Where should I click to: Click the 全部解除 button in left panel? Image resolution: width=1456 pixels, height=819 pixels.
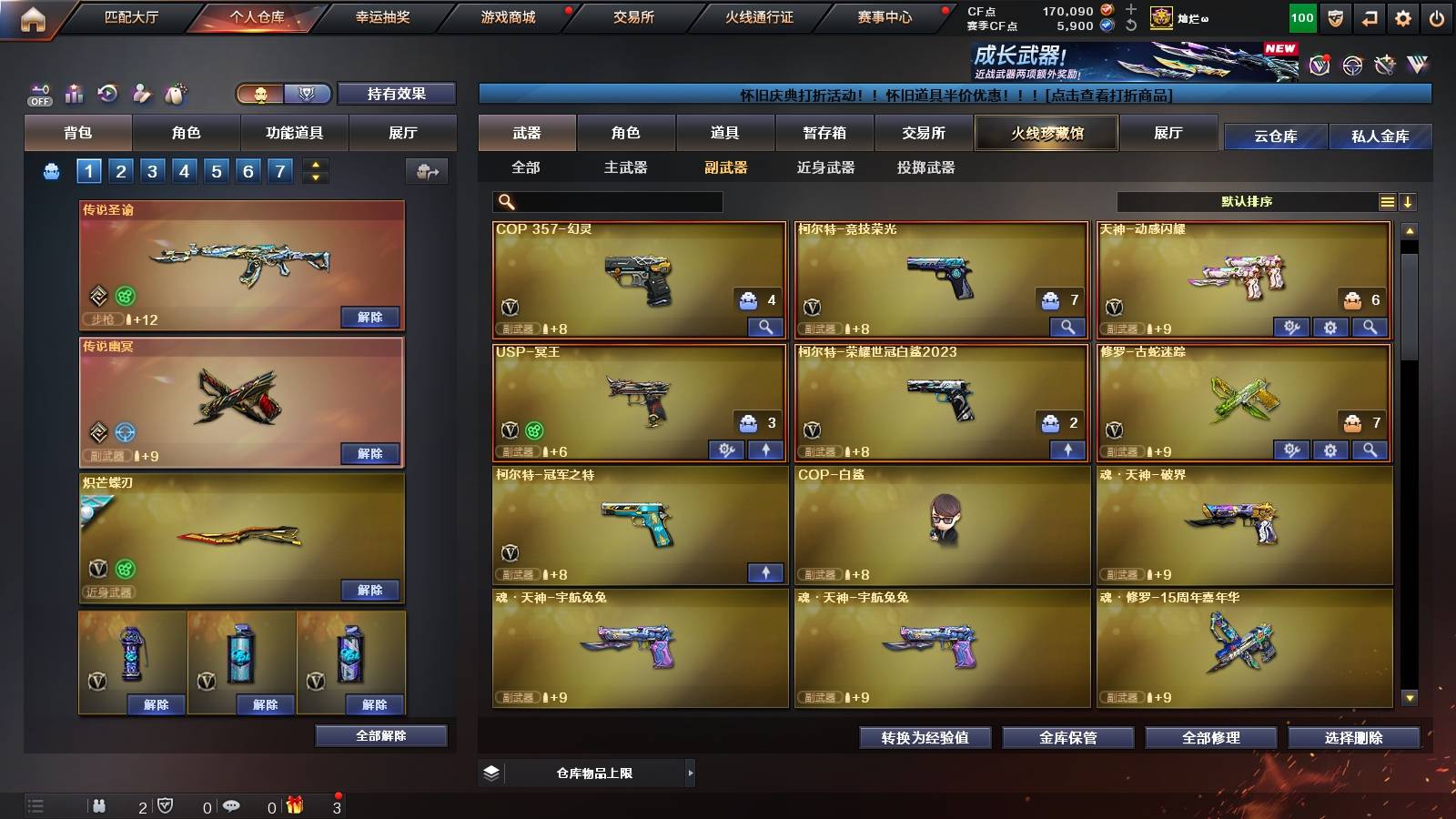click(379, 735)
